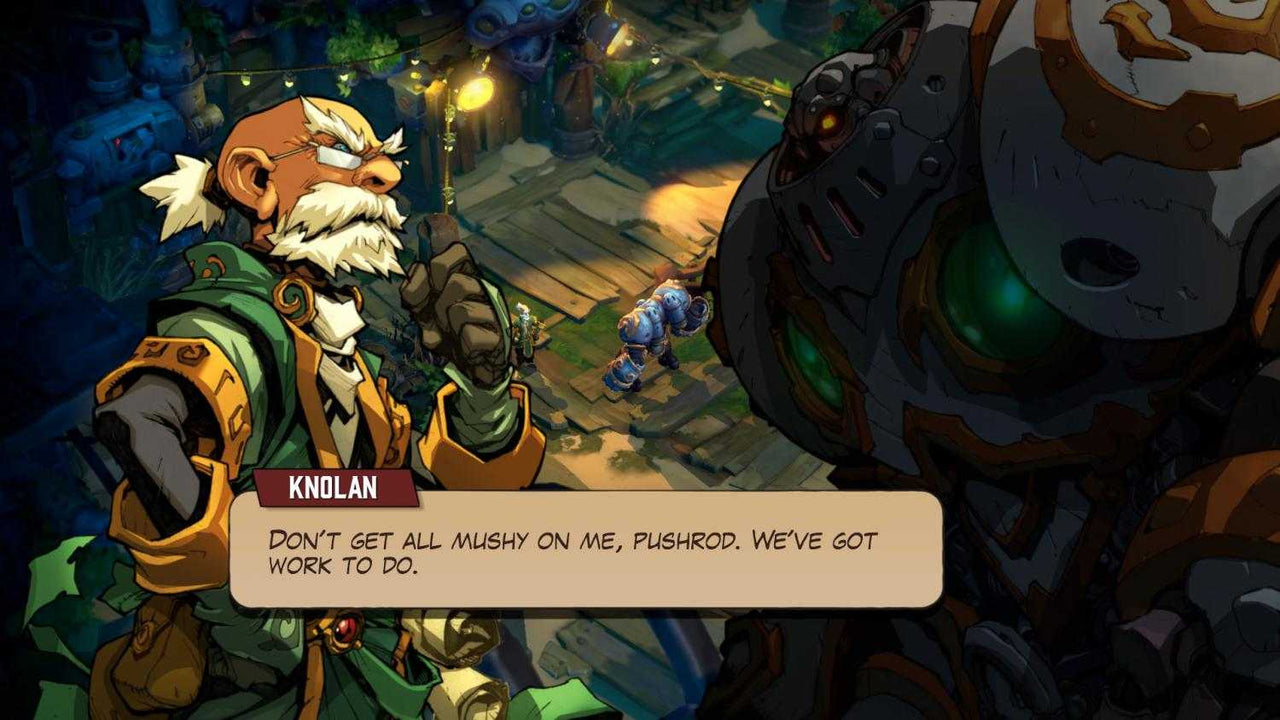Click the red jewel amulet on Knolan's belt
Image resolution: width=1280 pixels, height=720 pixels.
[x=344, y=628]
